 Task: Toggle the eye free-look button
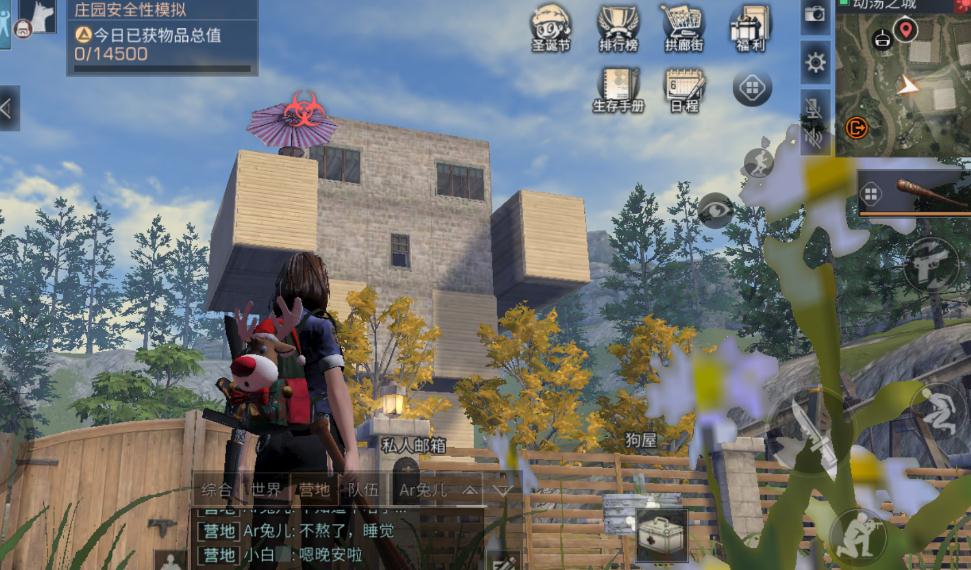click(716, 210)
